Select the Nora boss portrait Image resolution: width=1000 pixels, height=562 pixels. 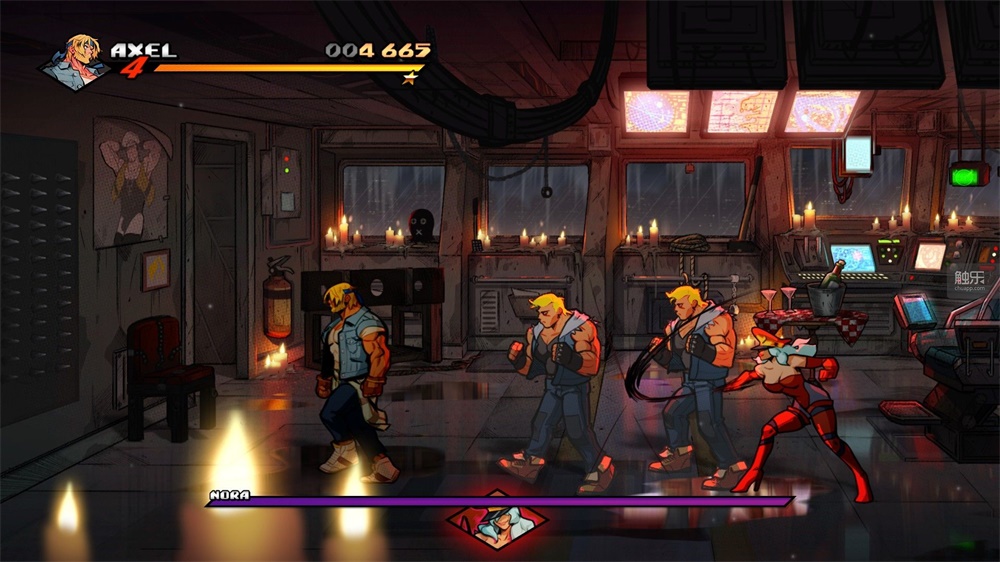pyautogui.click(x=497, y=522)
